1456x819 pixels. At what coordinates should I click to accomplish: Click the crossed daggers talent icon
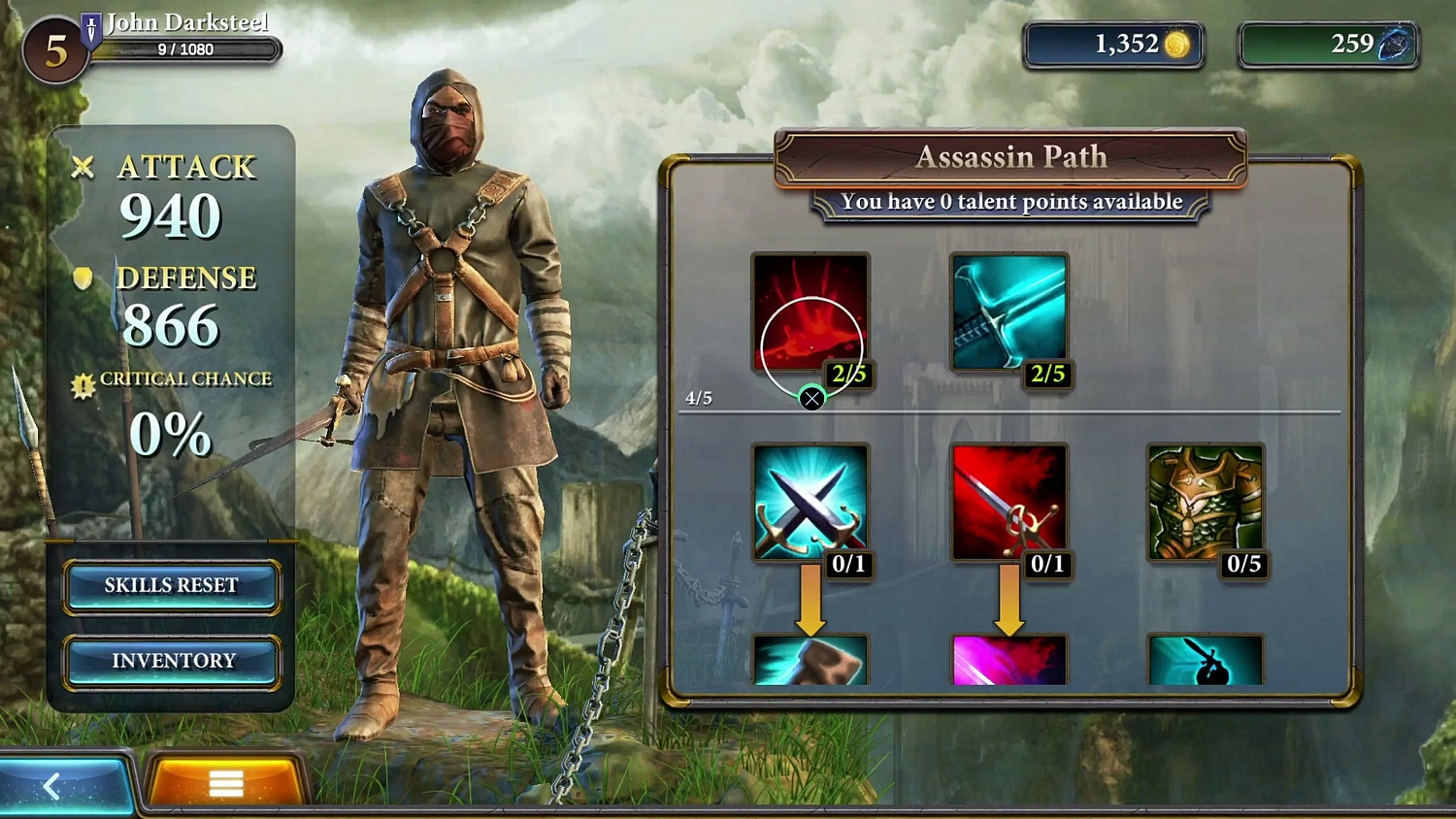(811, 505)
